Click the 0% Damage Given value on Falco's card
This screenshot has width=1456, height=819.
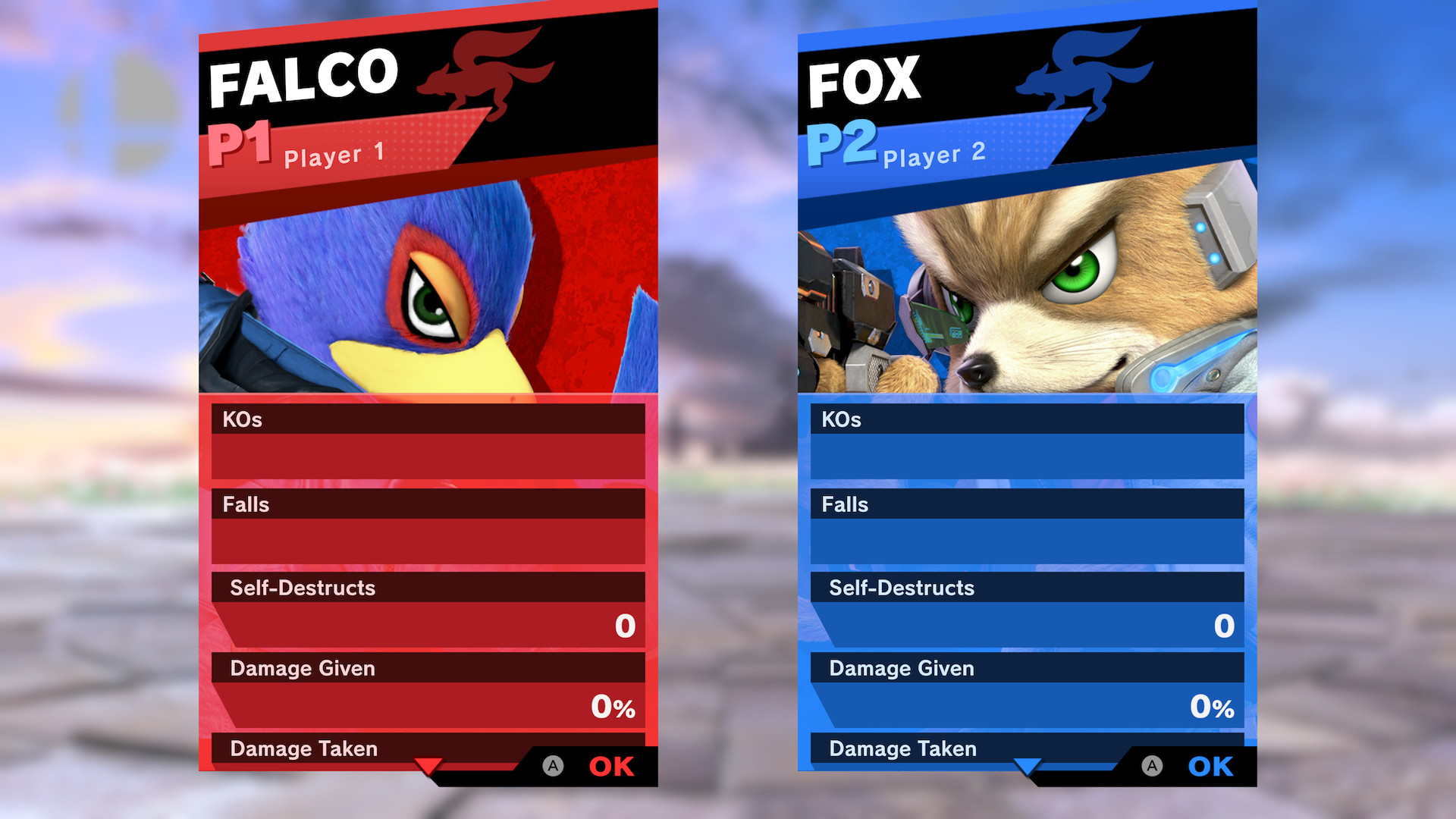[x=611, y=707]
